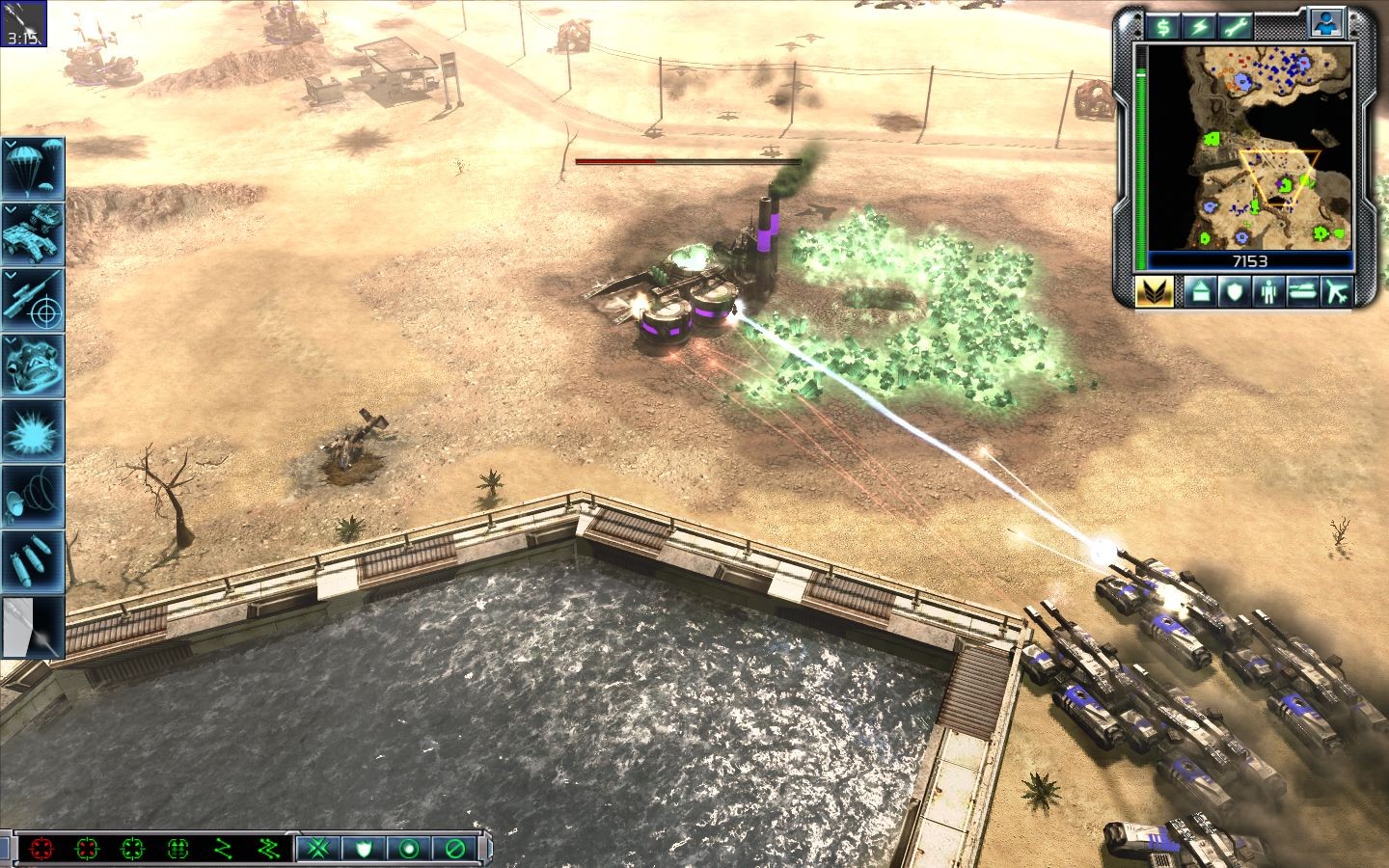Activate the sell structure dollar icon
Screen dimensions: 1389x868
(1162, 24)
